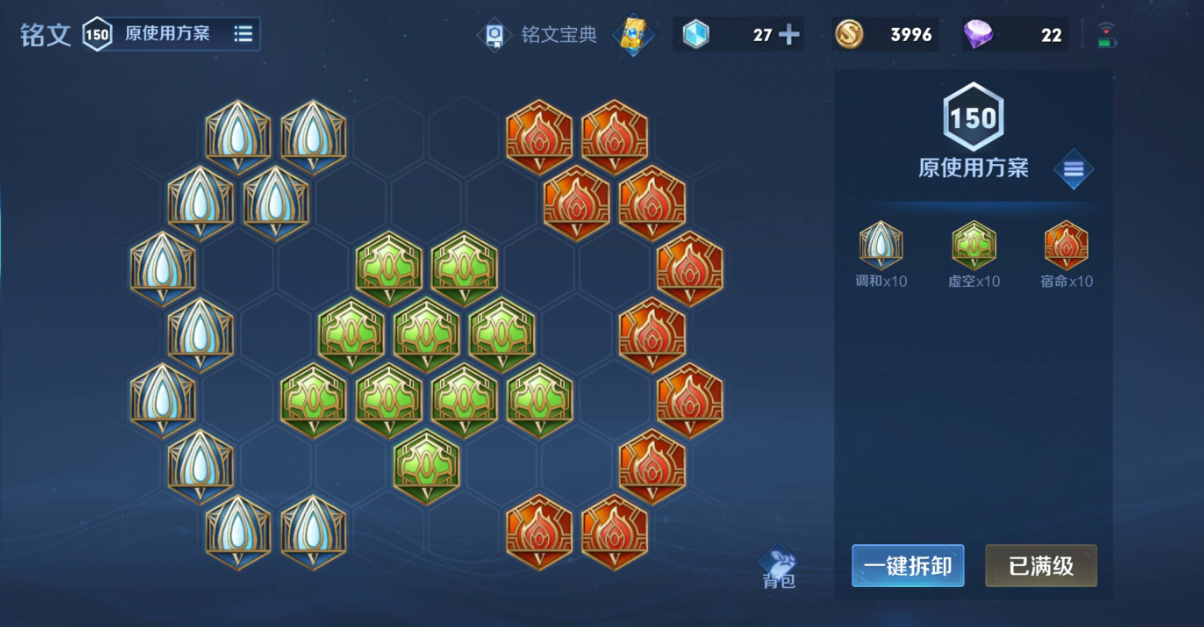
Task: Tap the gold coin currency icon
Action: tap(850, 35)
